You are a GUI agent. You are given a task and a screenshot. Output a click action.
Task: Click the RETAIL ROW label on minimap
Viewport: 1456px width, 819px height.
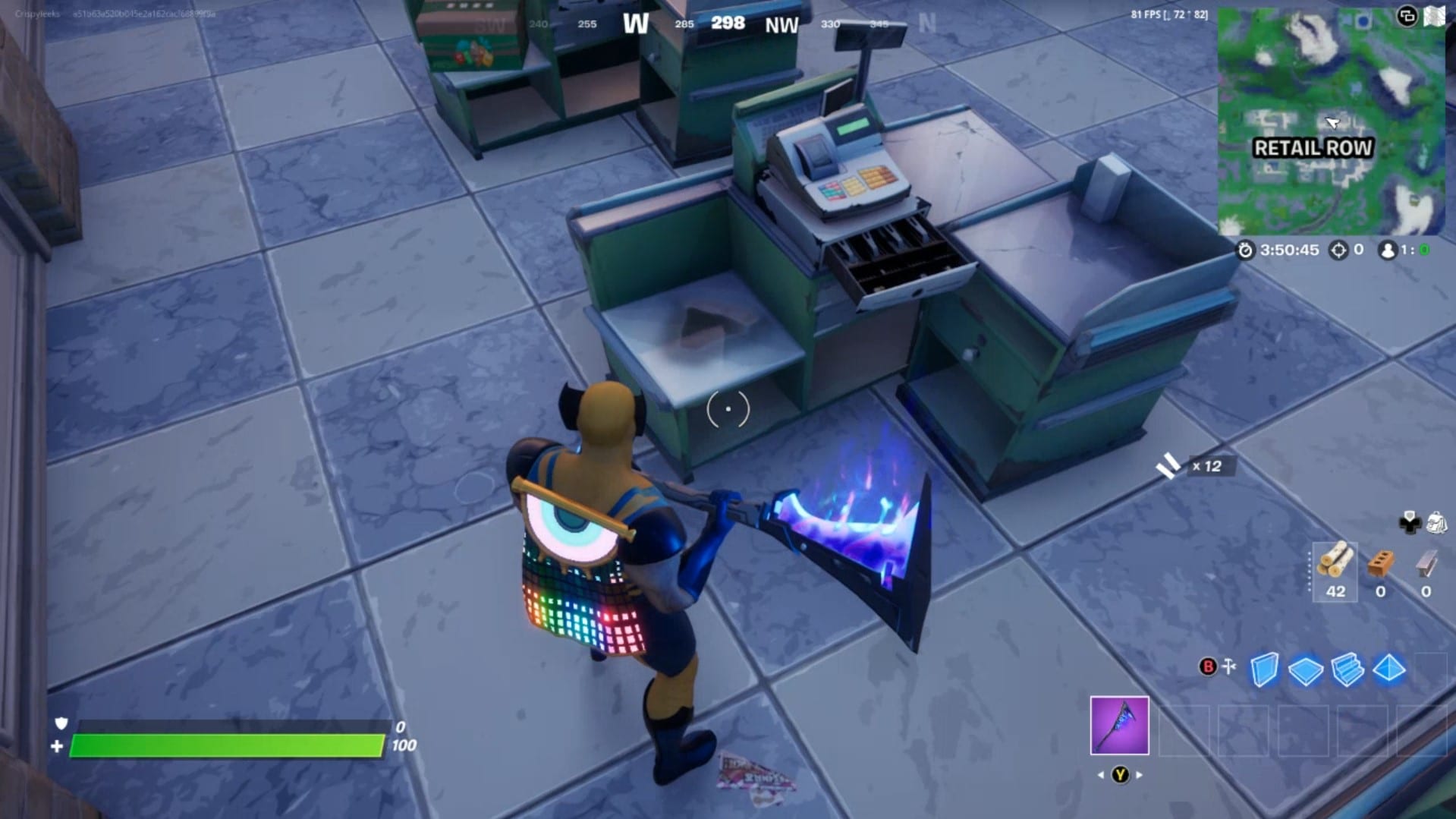pyautogui.click(x=1313, y=149)
